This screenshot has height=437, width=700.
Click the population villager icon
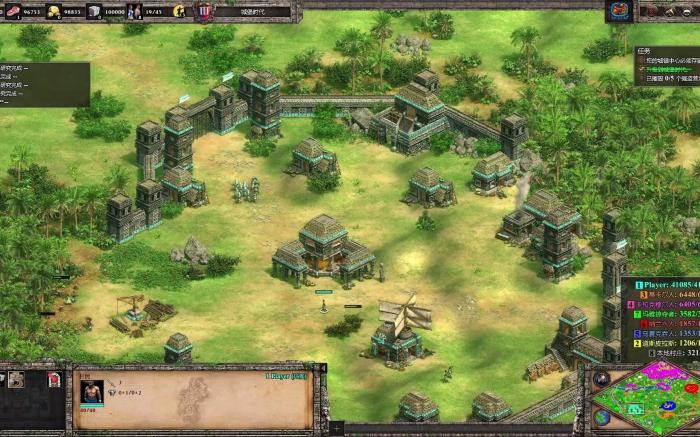(135, 12)
